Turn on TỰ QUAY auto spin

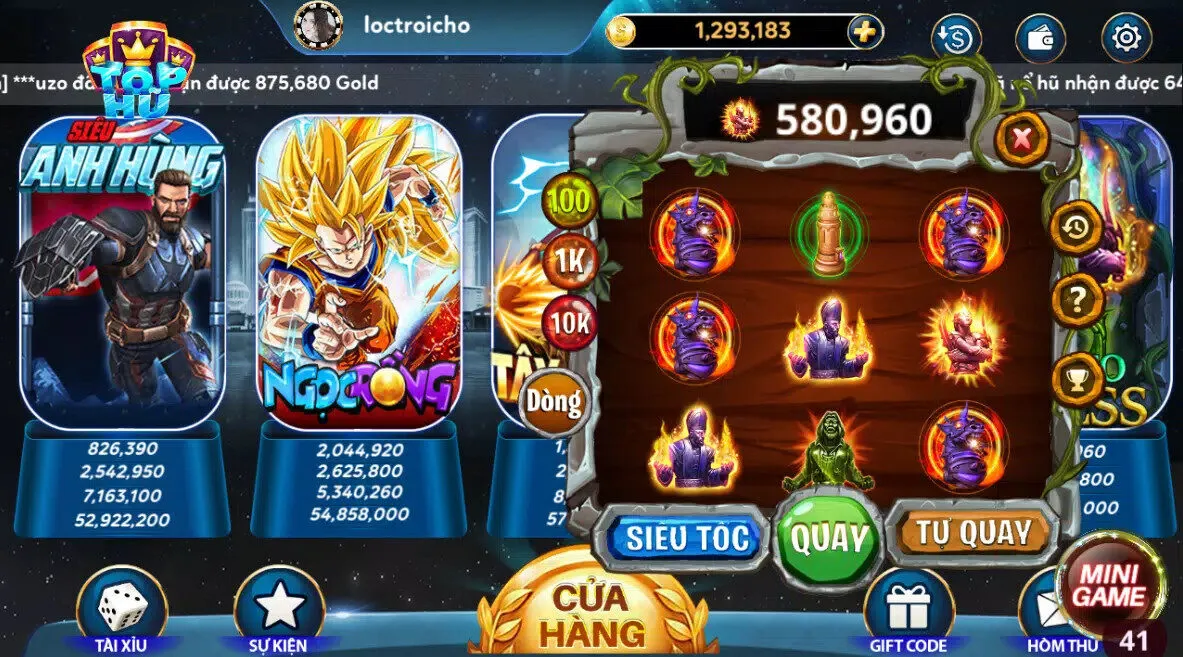973,534
